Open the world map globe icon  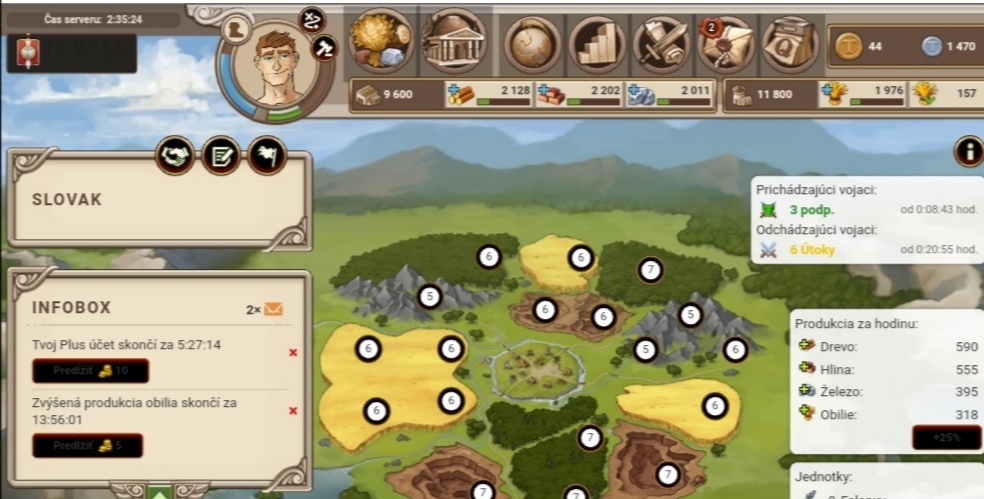click(x=533, y=44)
